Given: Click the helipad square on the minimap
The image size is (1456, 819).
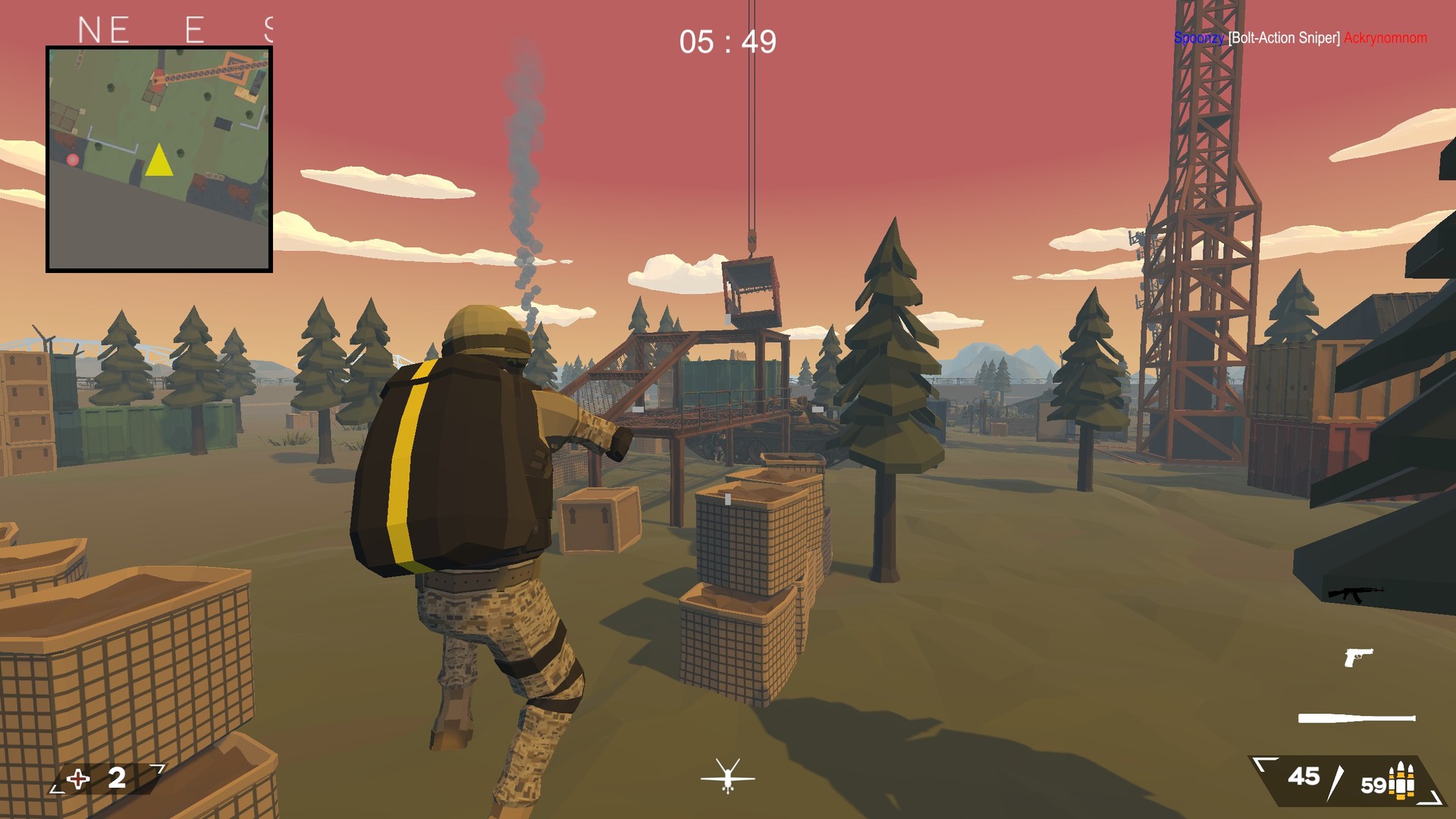Looking at the screenshot, I should pos(222,124).
